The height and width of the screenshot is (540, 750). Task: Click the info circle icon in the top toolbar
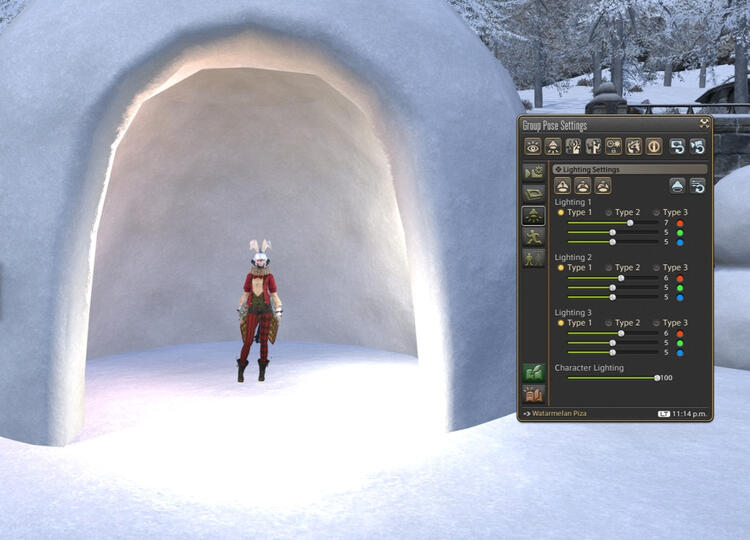pyautogui.click(x=654, y=146)
